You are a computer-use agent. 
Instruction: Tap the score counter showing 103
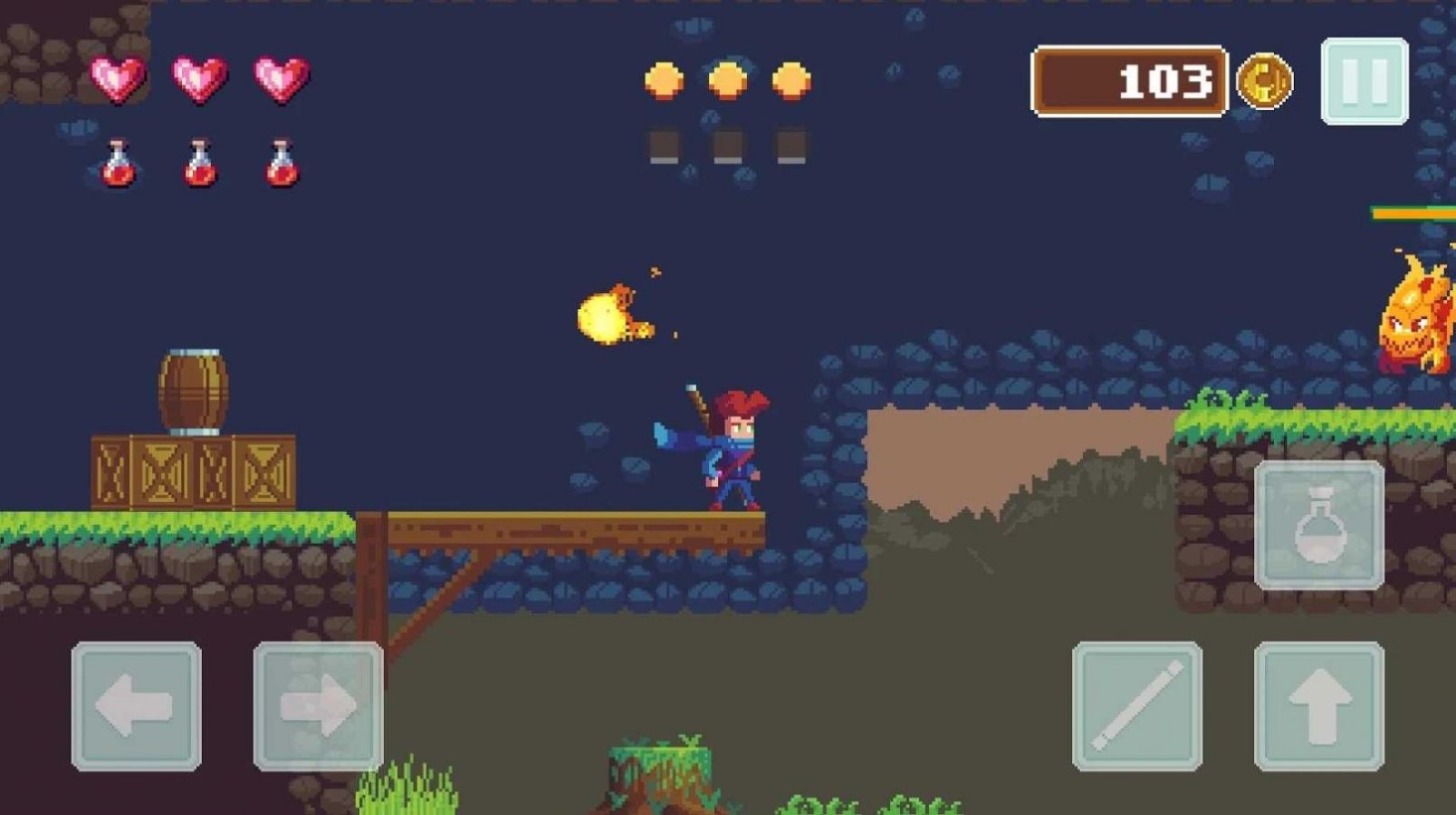1128,82
